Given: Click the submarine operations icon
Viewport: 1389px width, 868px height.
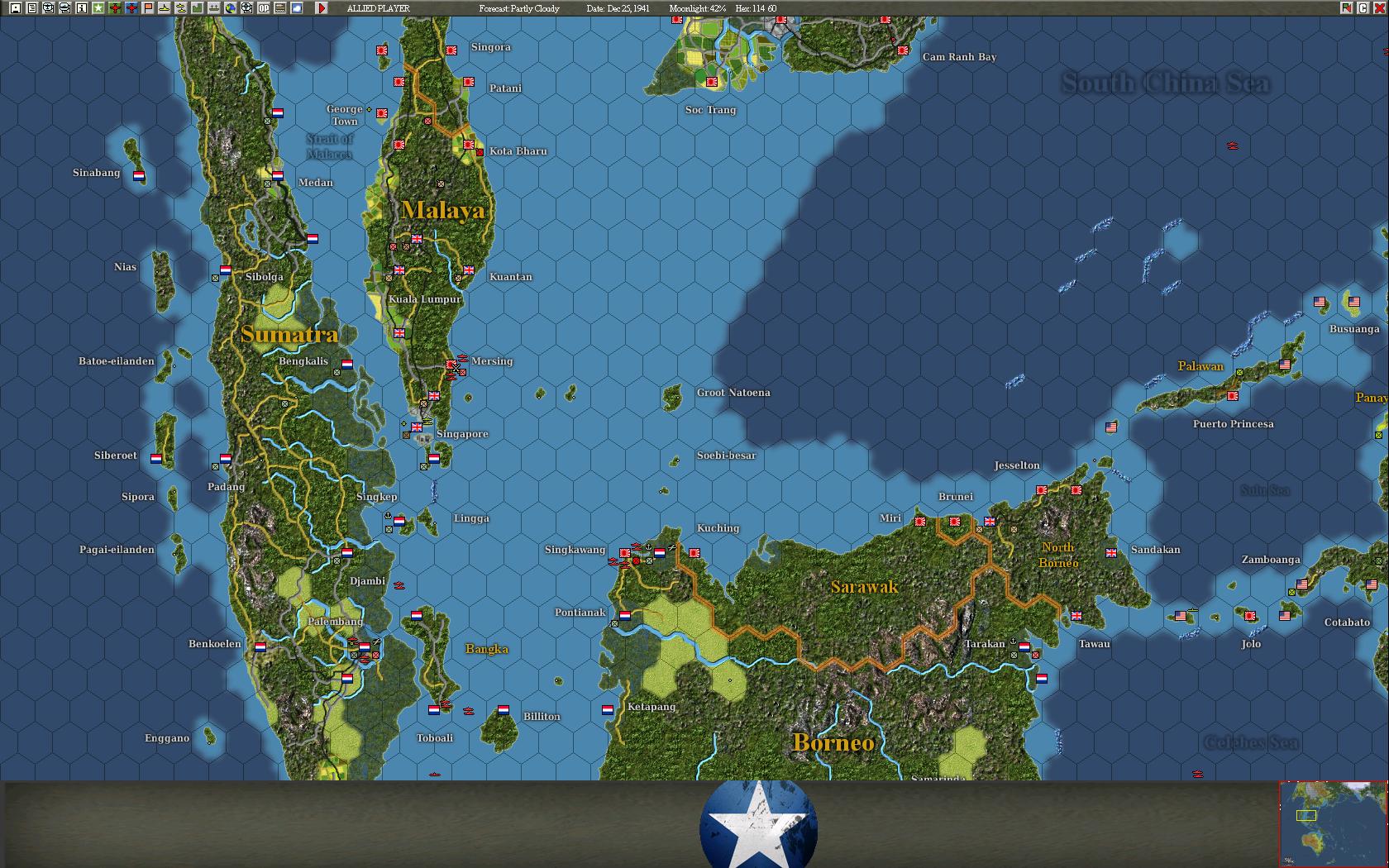Looking at the screenshot, I should pos(181,8).
